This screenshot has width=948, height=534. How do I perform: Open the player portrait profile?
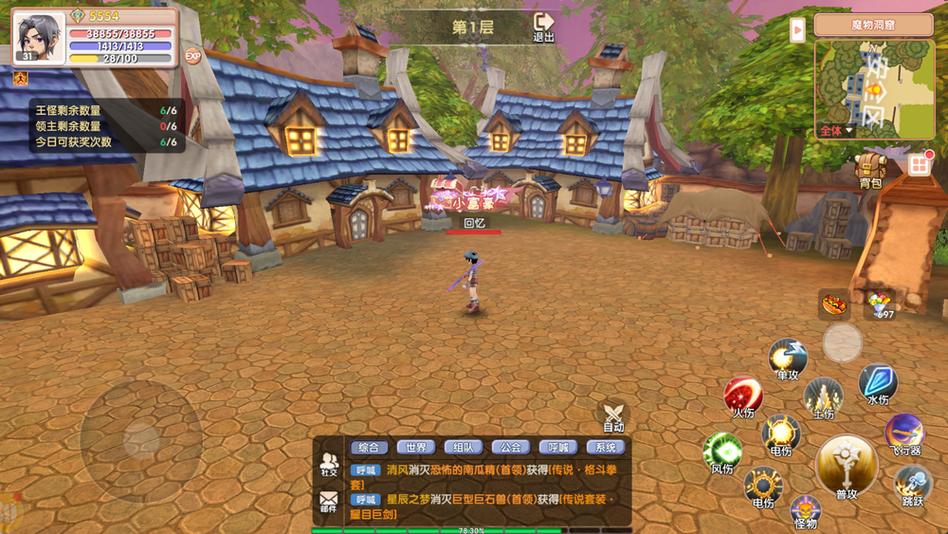(40, 36)
